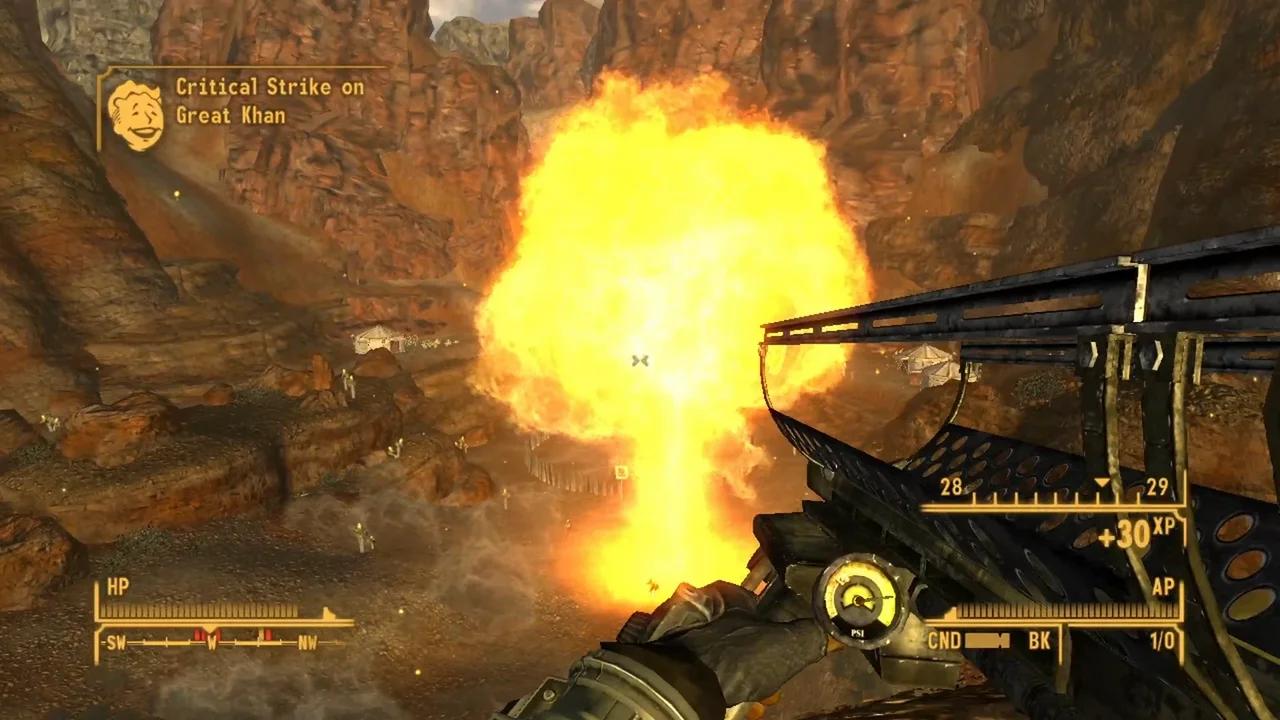
Task: Click the HP label on the health bar
Action: click(119, 585)
